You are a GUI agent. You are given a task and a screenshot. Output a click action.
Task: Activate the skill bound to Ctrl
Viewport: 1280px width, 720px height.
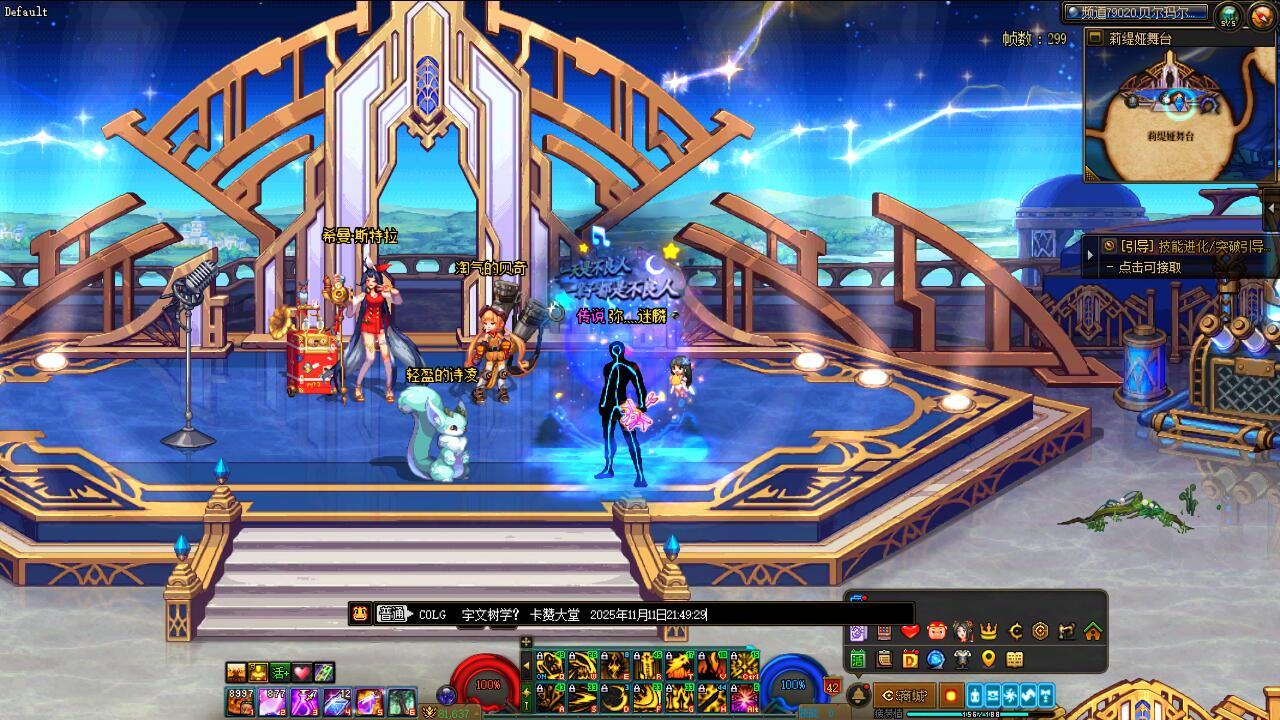coord(745,666)
